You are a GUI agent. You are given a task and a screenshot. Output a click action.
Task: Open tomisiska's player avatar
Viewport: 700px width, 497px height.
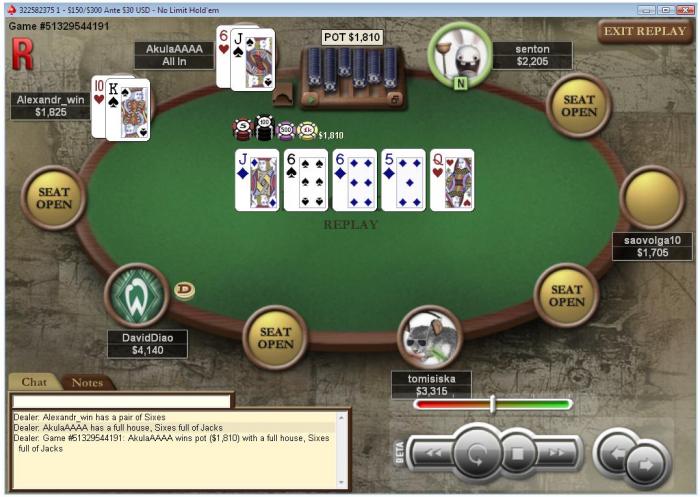(x=430, y=337)
